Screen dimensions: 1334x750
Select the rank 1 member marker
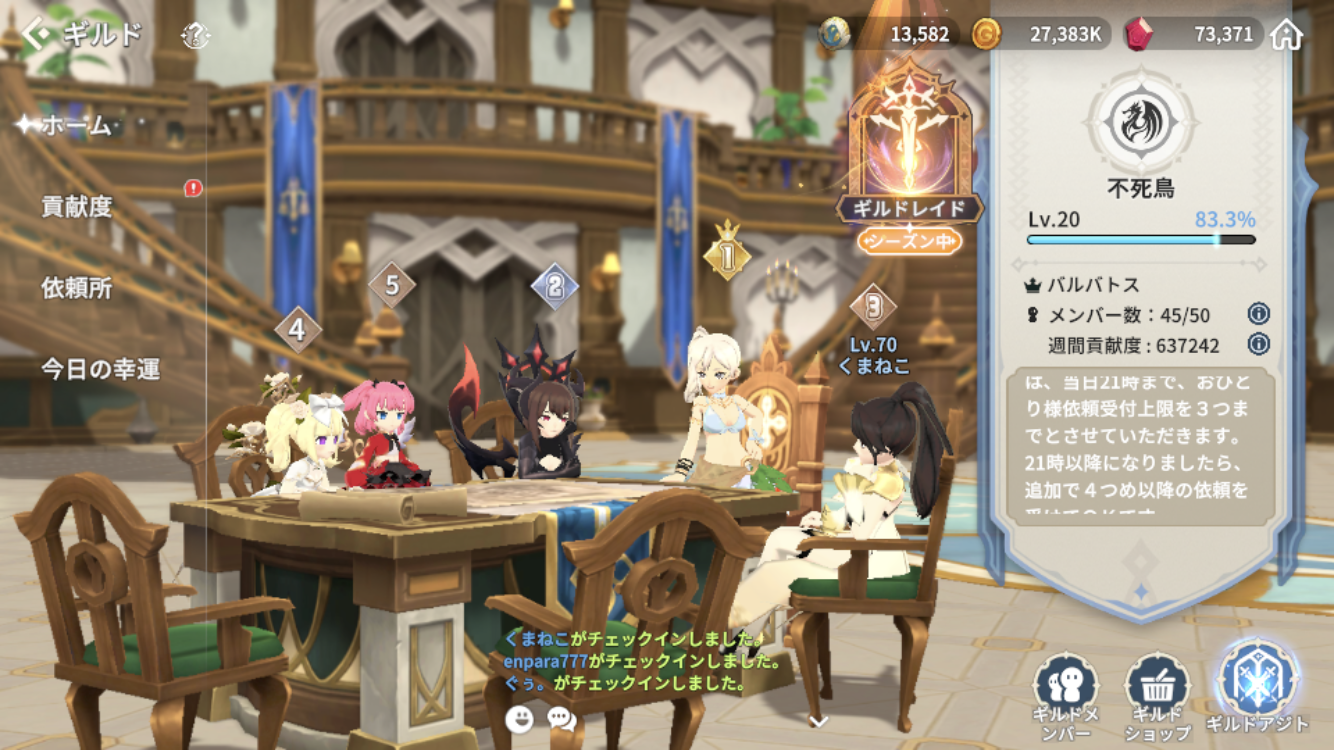pyautogui.click(x=727, y=257)
